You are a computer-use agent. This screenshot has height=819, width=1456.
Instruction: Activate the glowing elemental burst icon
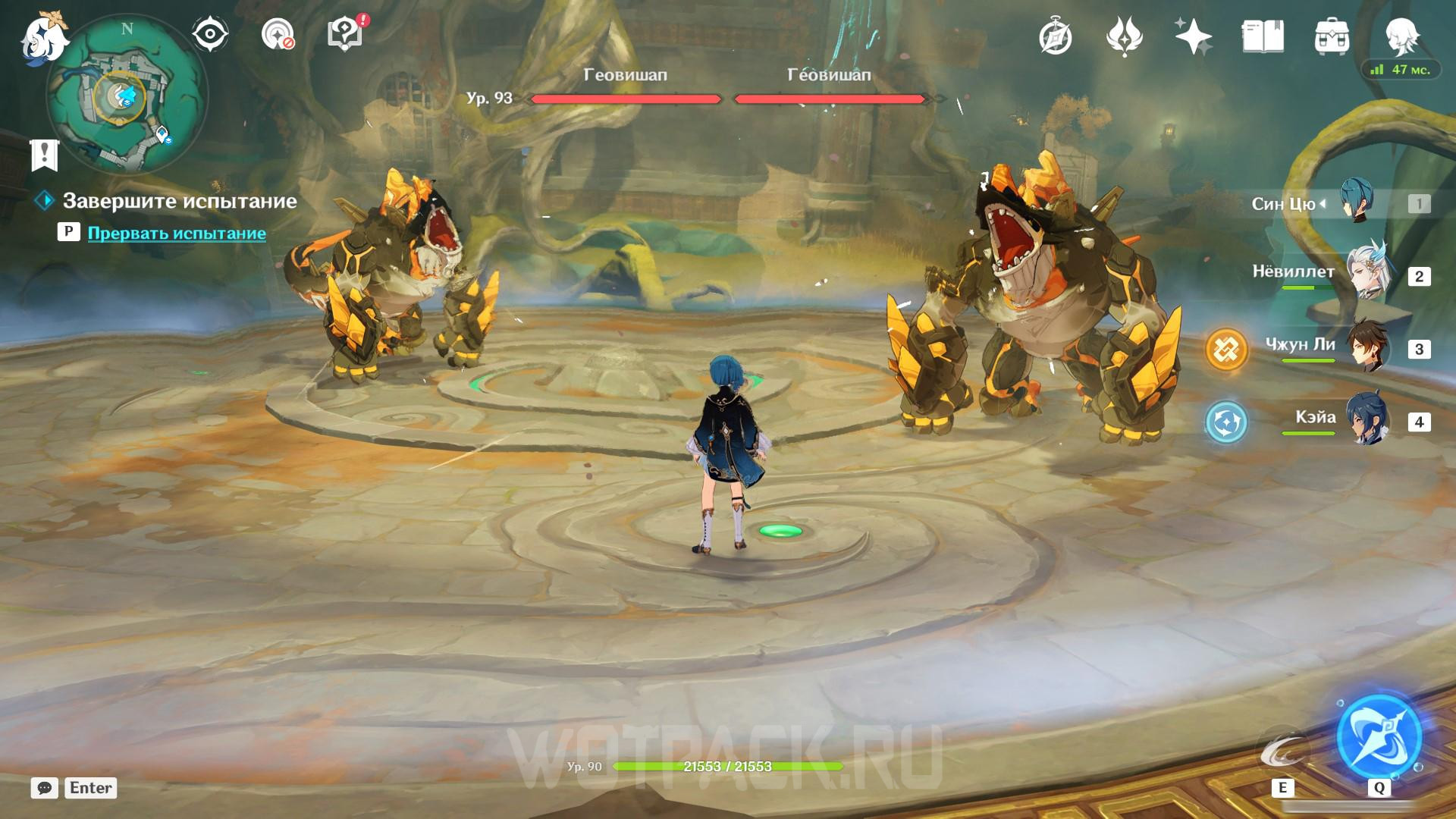click(1378, 736)
